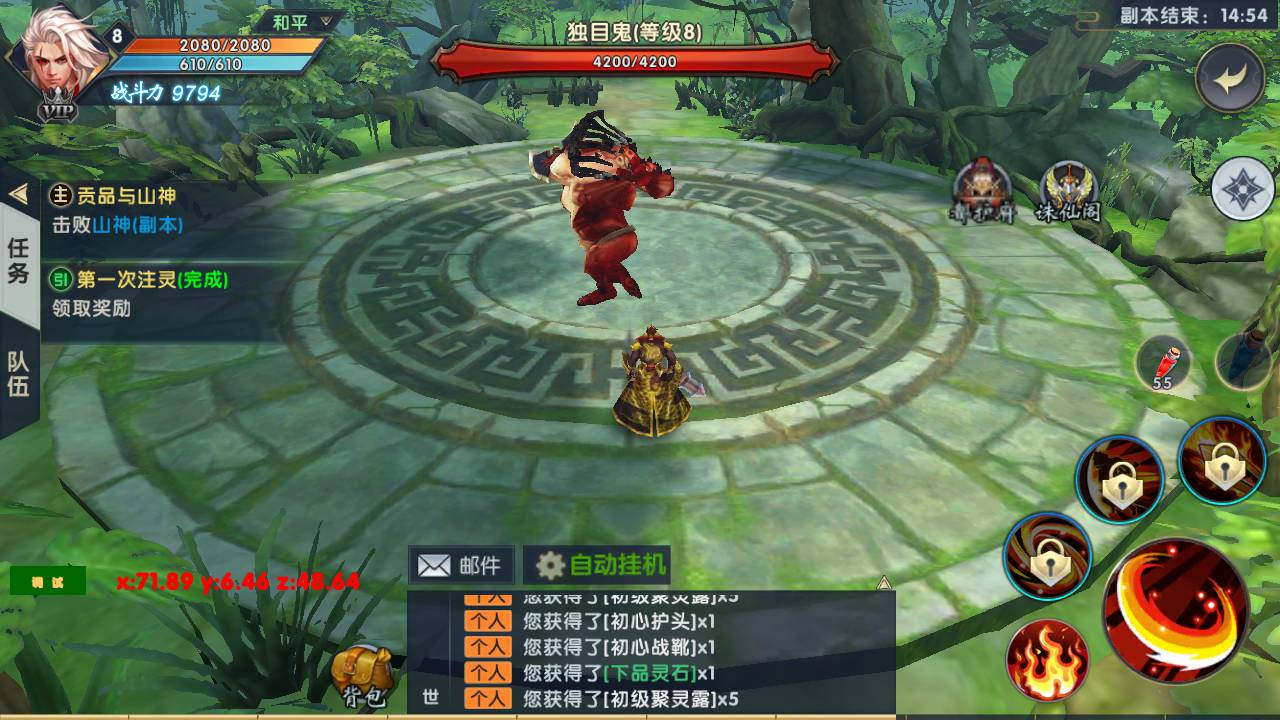Click the back arrow exit button
Image resolution: width=1280 pixels, height=720 pixels.
tap(1230, 78)
